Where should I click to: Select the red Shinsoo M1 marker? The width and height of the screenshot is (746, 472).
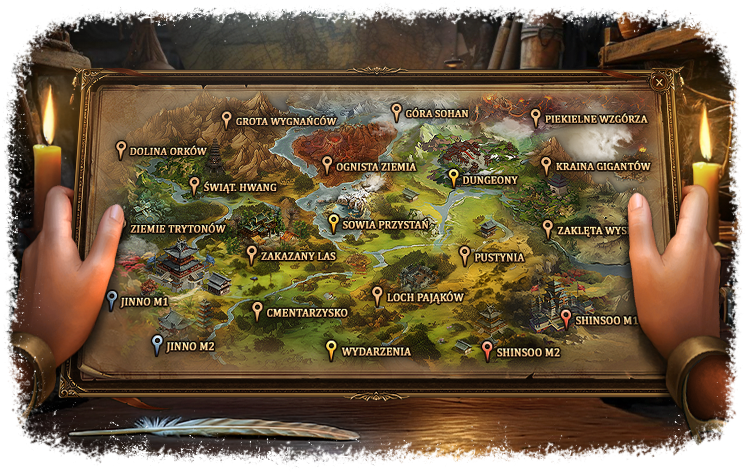(566, 319)
